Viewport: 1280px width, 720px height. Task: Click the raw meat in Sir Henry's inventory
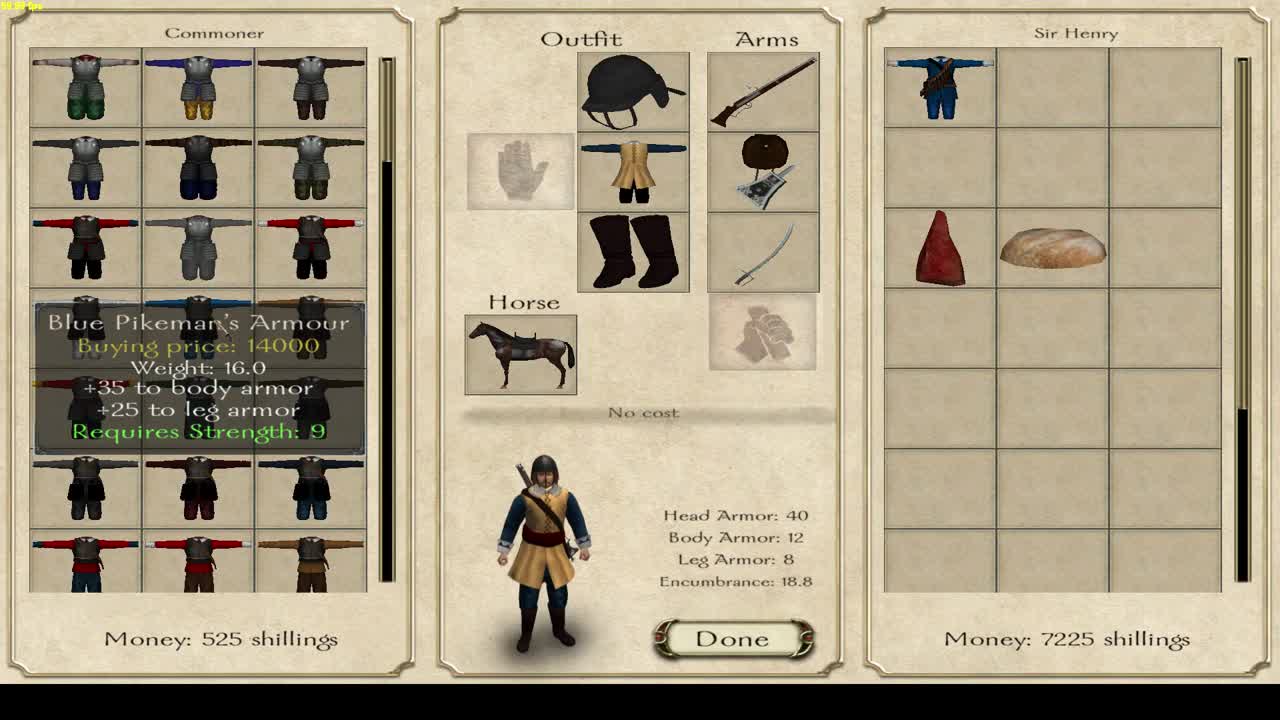[941, 250]
